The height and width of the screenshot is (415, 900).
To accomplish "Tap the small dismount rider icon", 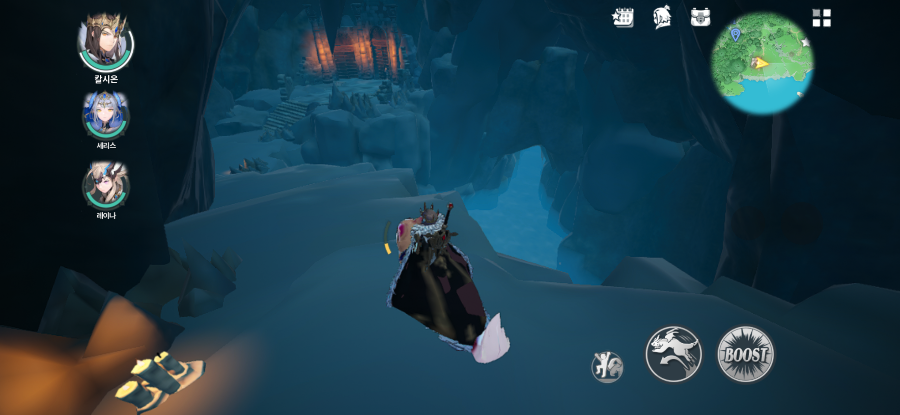I will (x=607, y=366).
